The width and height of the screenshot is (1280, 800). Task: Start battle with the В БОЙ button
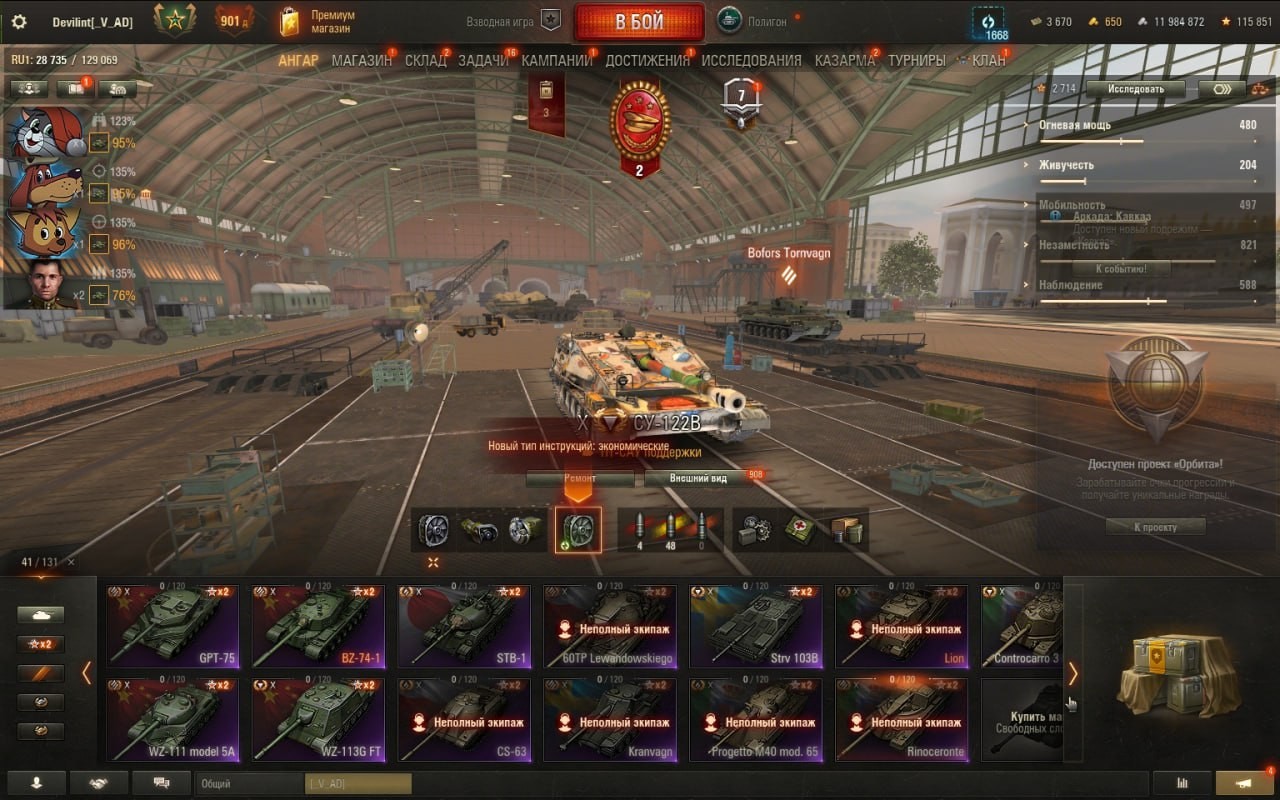point(638,22)
